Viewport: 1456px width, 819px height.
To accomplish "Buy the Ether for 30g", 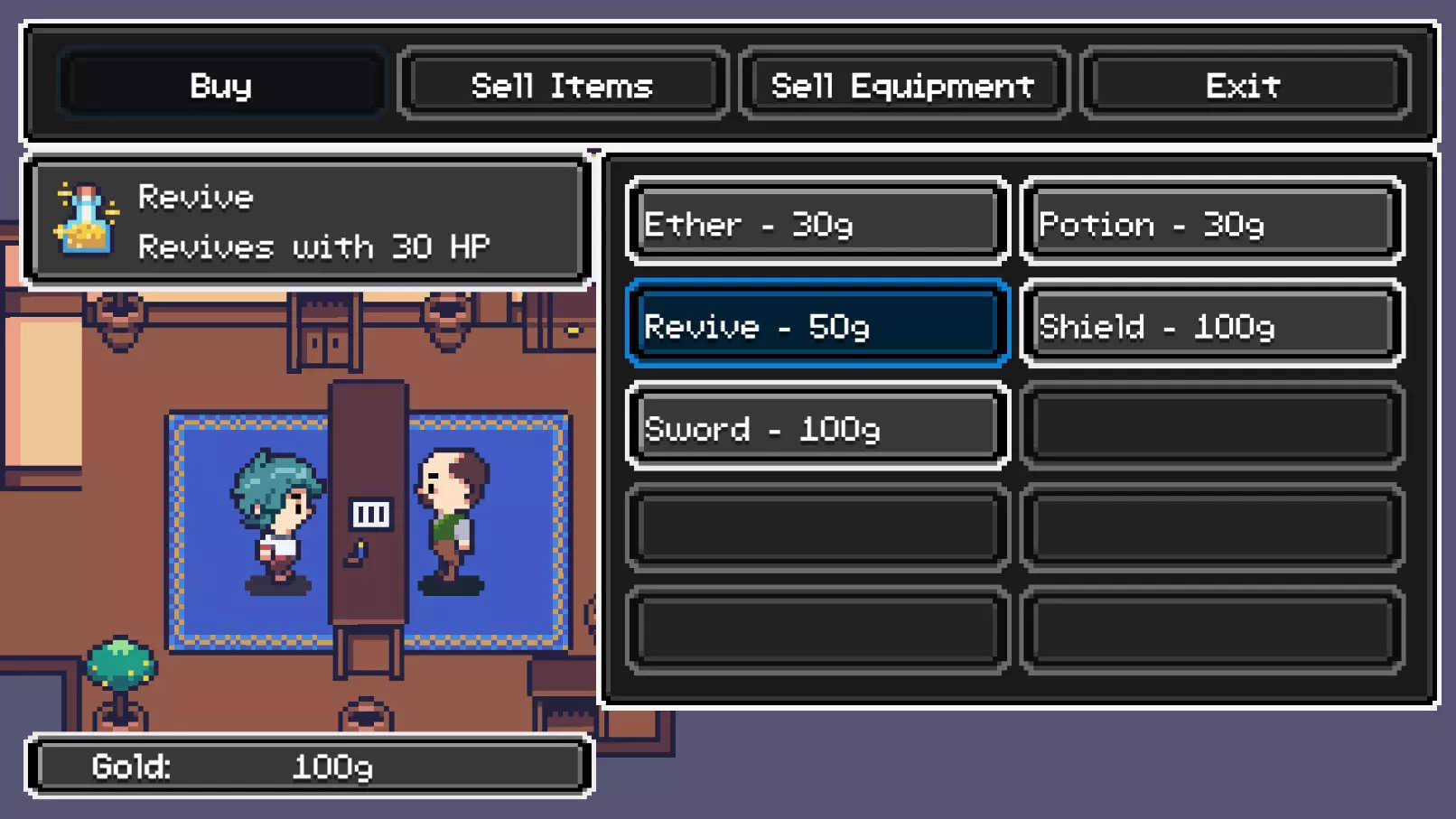I will tap(816, 223).
